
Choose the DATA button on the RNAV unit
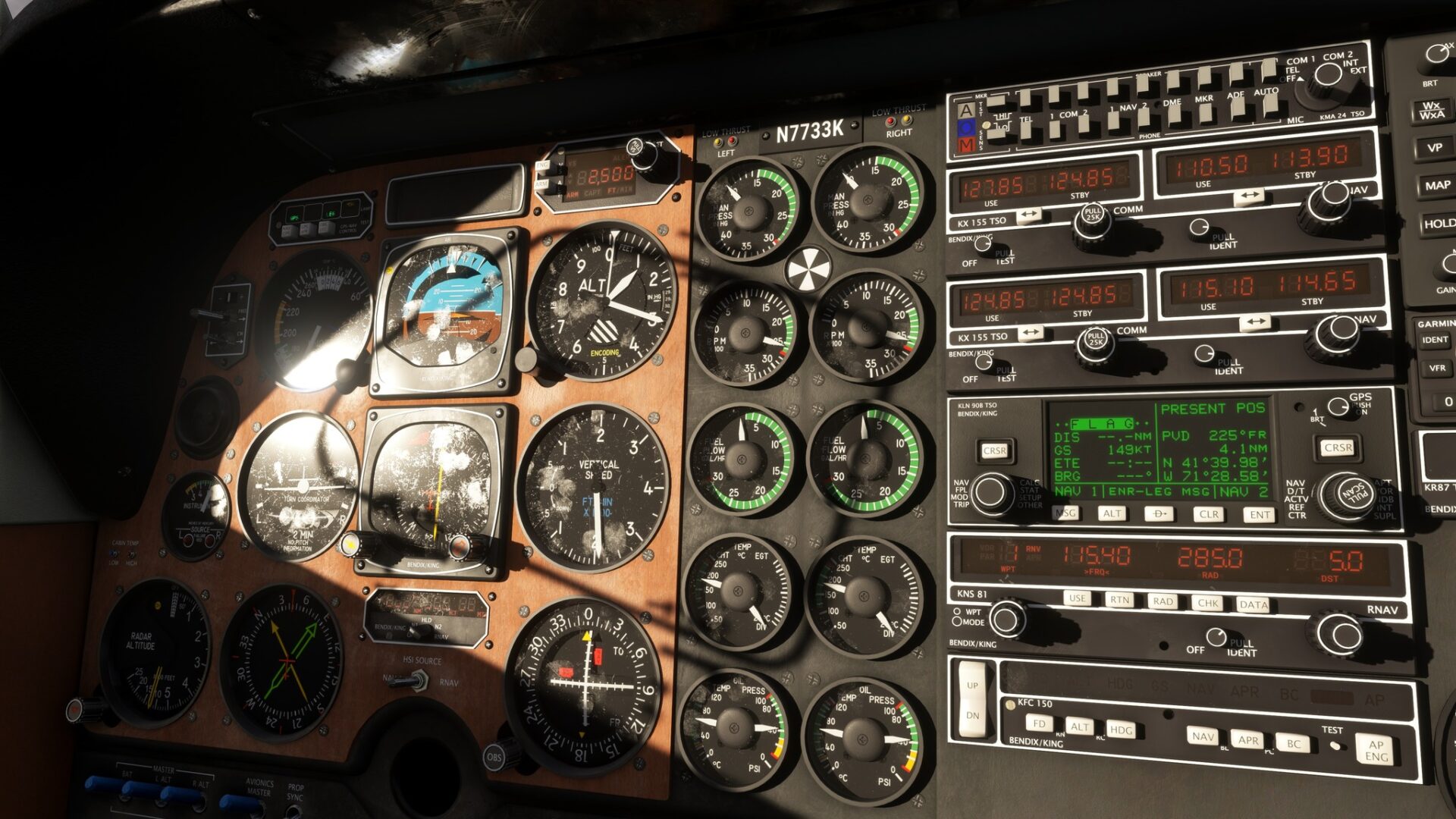point(1253,604)
